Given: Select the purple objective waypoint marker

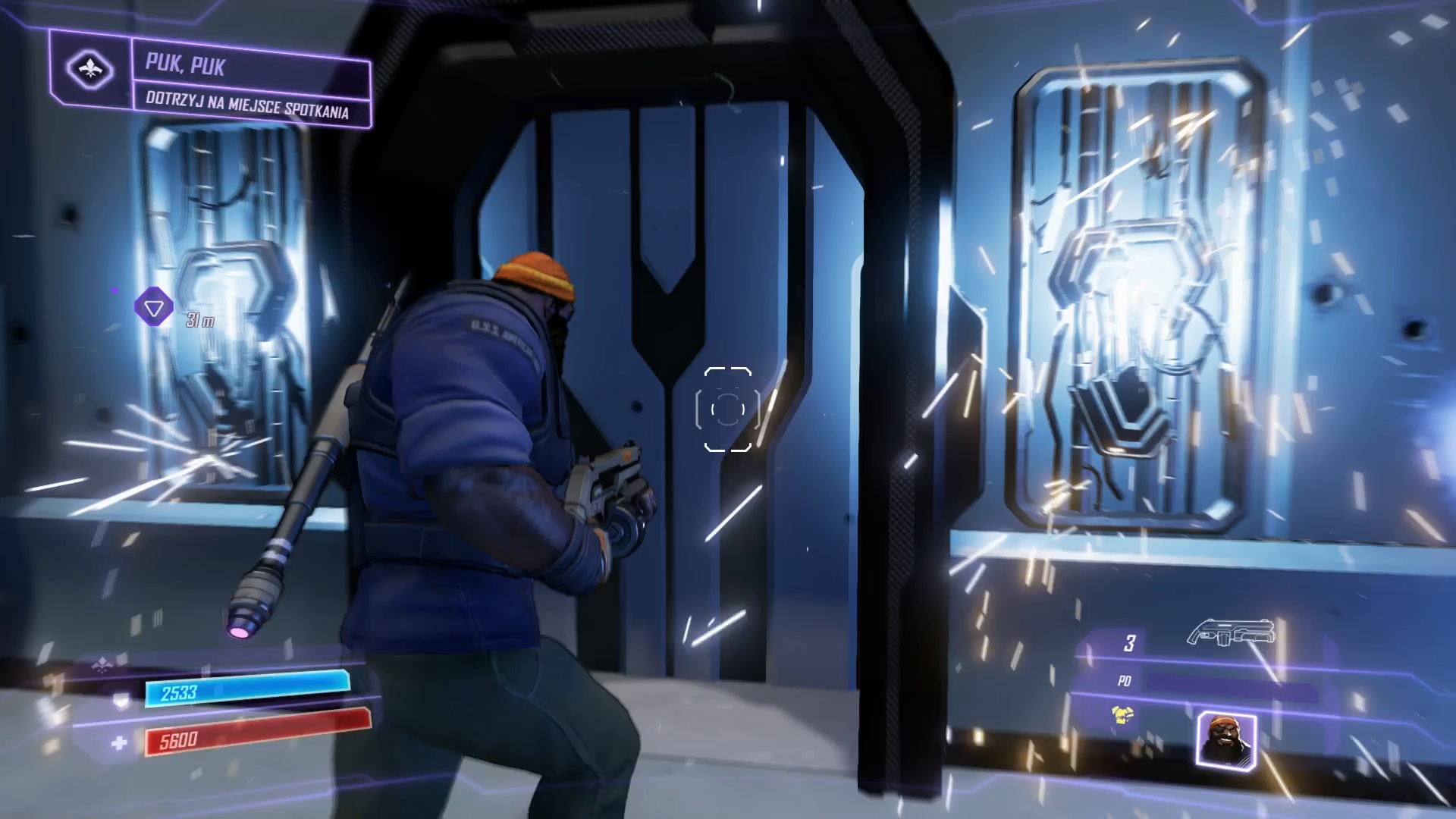Looking at the screenshot, I should click(154, 308).
